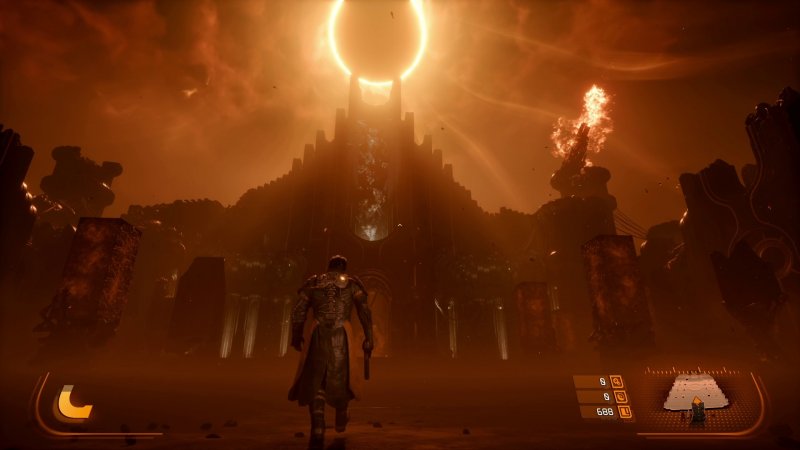Select the L-shaped currency icon beside 688
This screenshot has height=450, width=800.
click(625, 411)
